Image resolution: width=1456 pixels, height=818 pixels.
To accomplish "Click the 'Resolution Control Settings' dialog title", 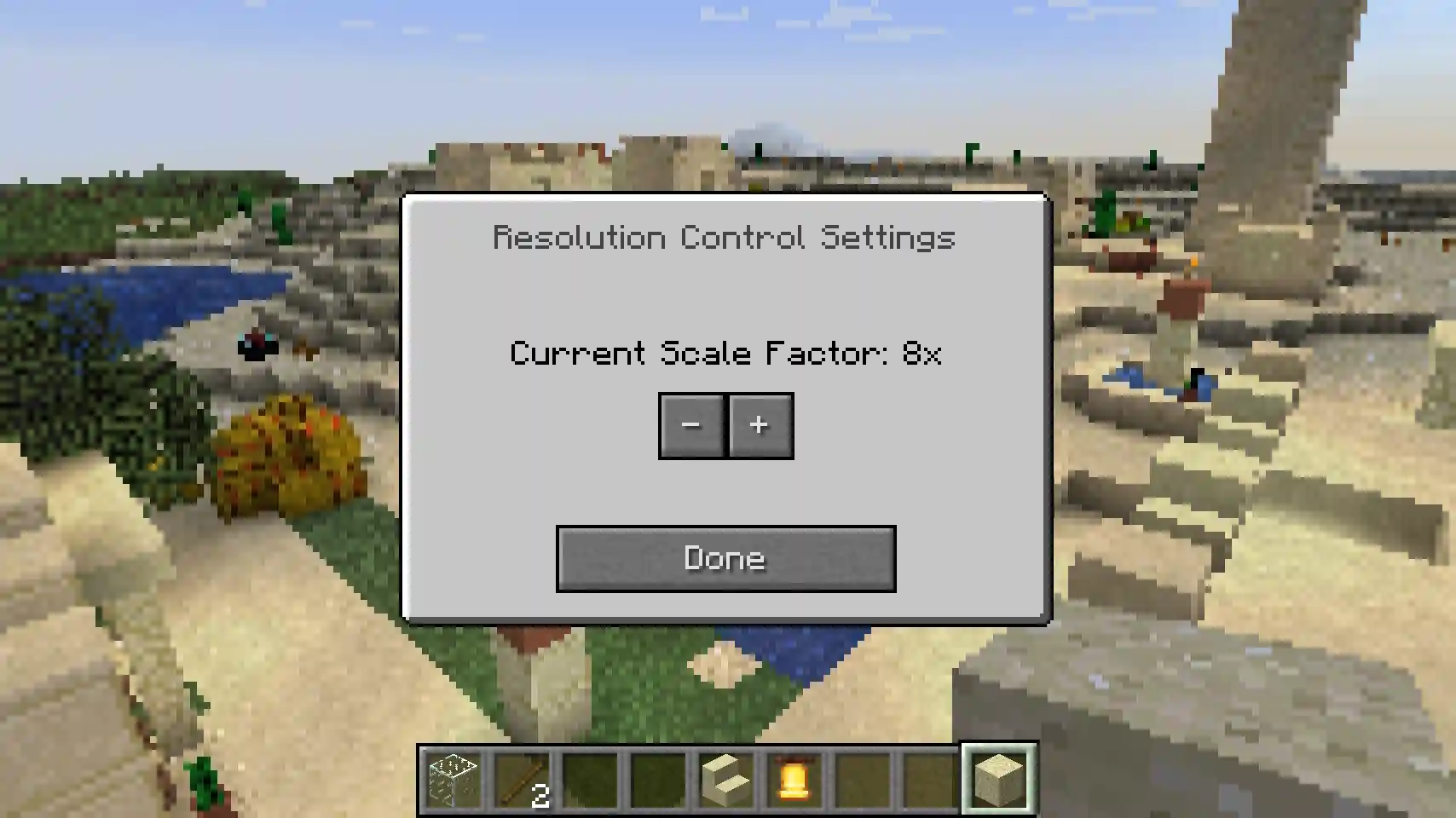I will tap(725, 238).
